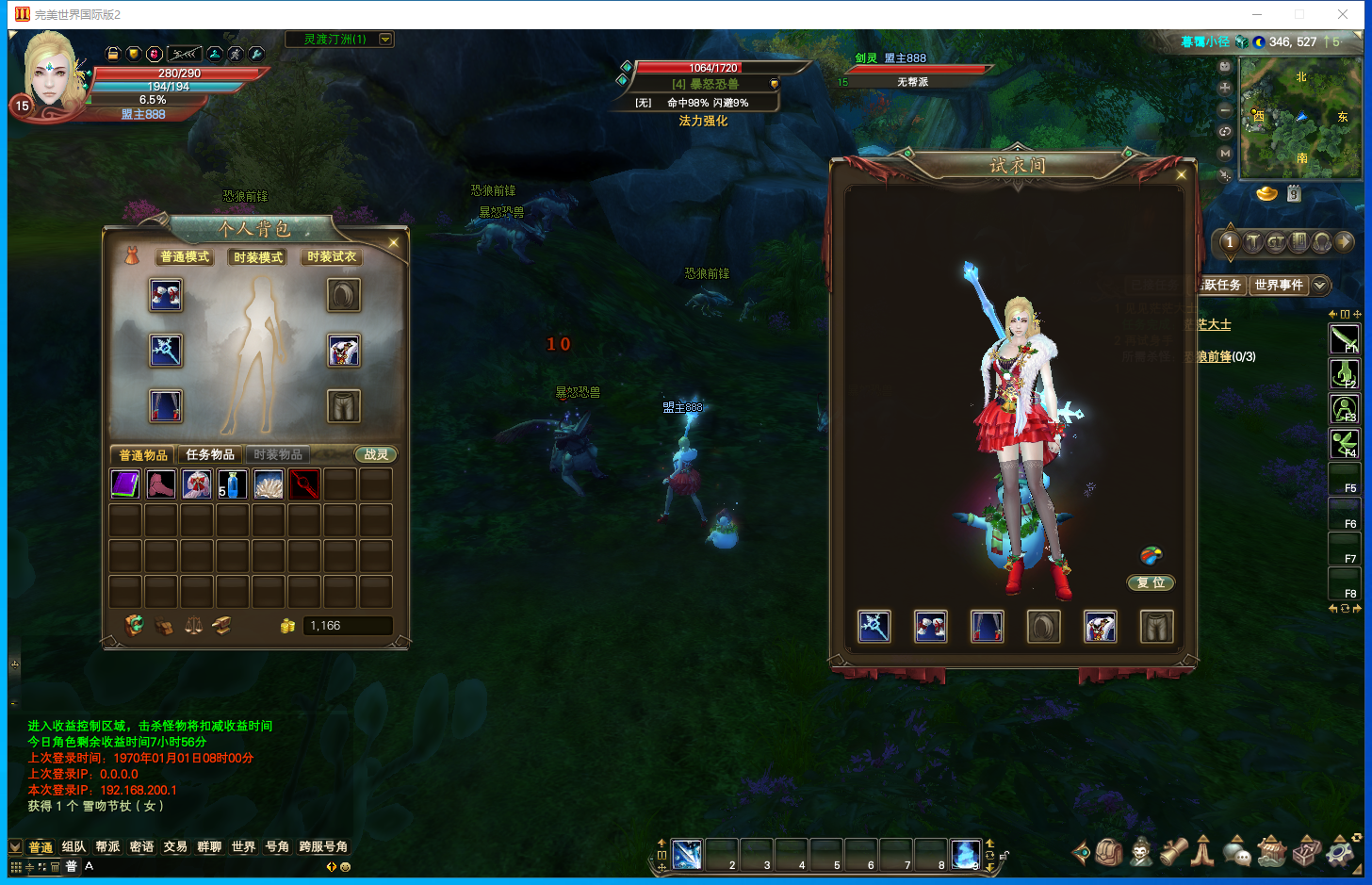Open the 世界事件 tab in quest tracker
1372x885 pixels.
(1279, 285)
